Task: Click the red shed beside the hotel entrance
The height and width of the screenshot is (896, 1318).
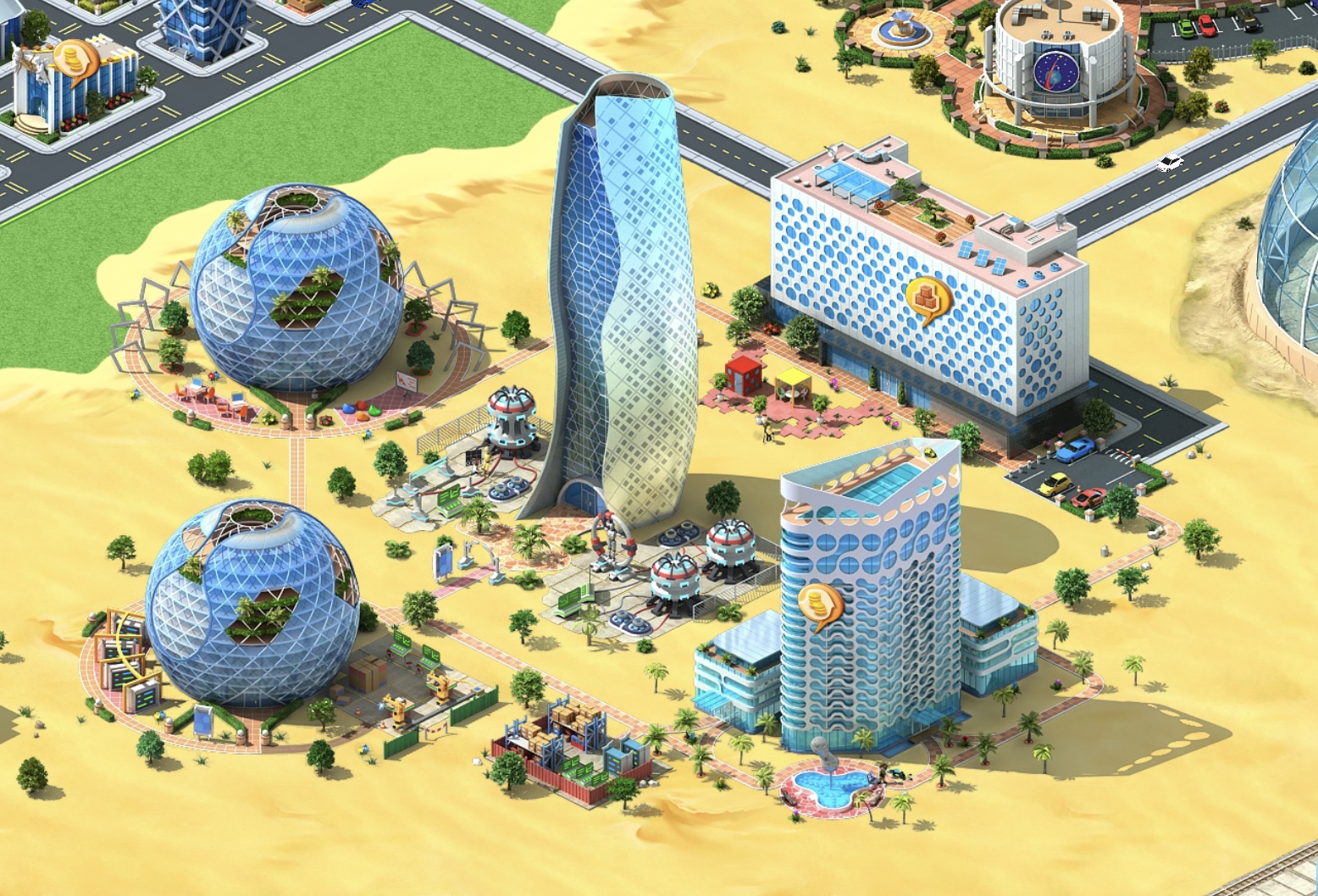Action: point(741,373)
